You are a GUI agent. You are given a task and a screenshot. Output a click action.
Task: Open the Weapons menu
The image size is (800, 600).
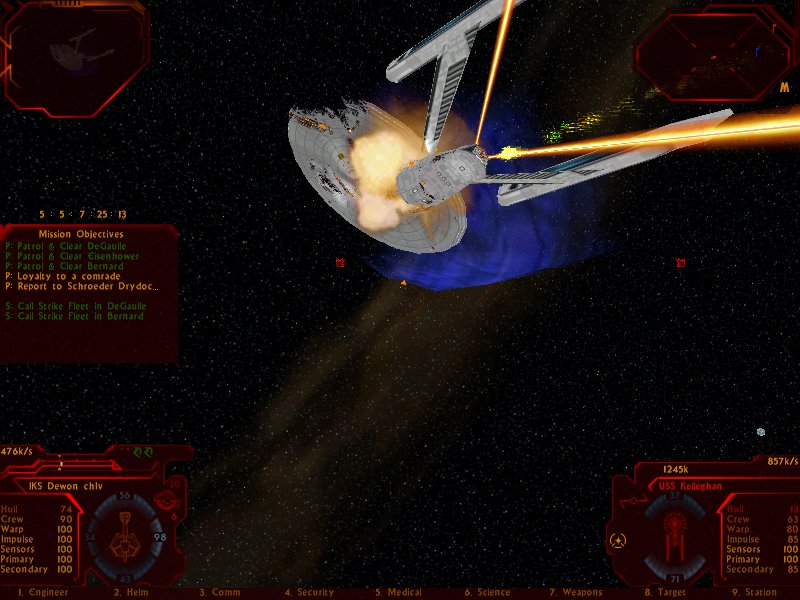click(x=575, y=593)
